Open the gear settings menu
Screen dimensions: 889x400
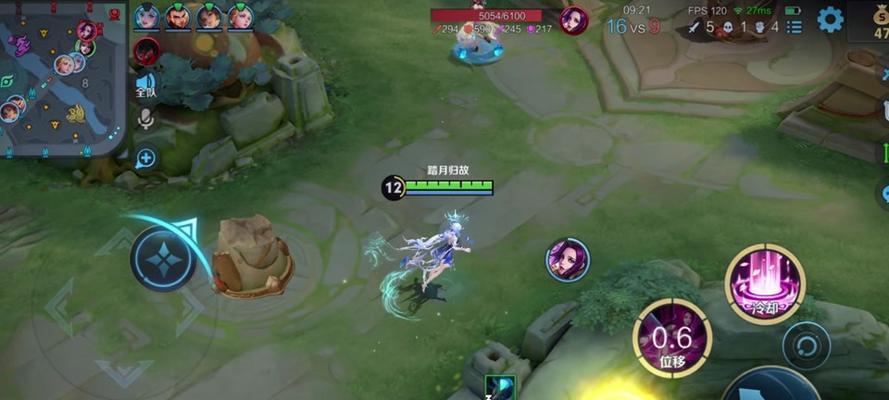click(830, 19)
